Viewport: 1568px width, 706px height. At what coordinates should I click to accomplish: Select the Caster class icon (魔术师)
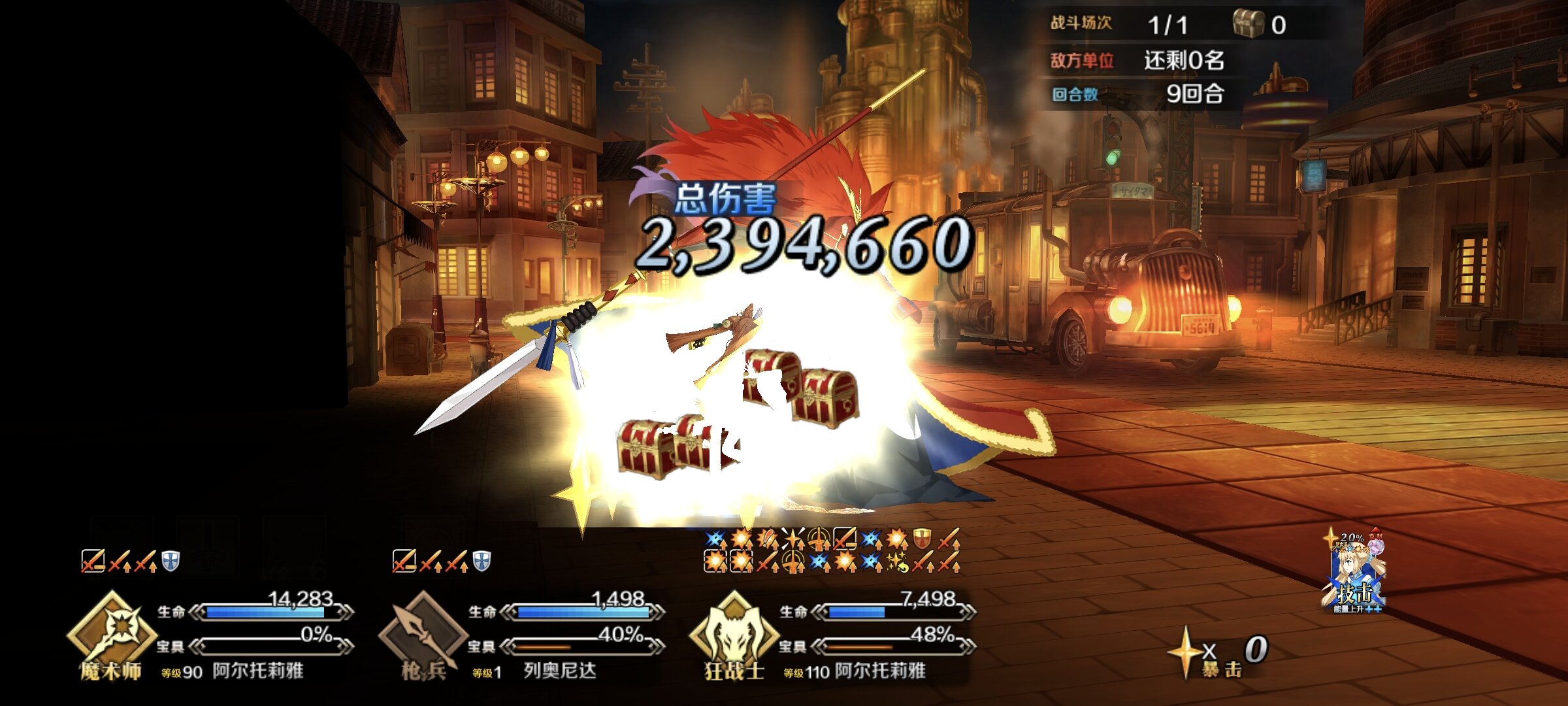pos(112,633)
